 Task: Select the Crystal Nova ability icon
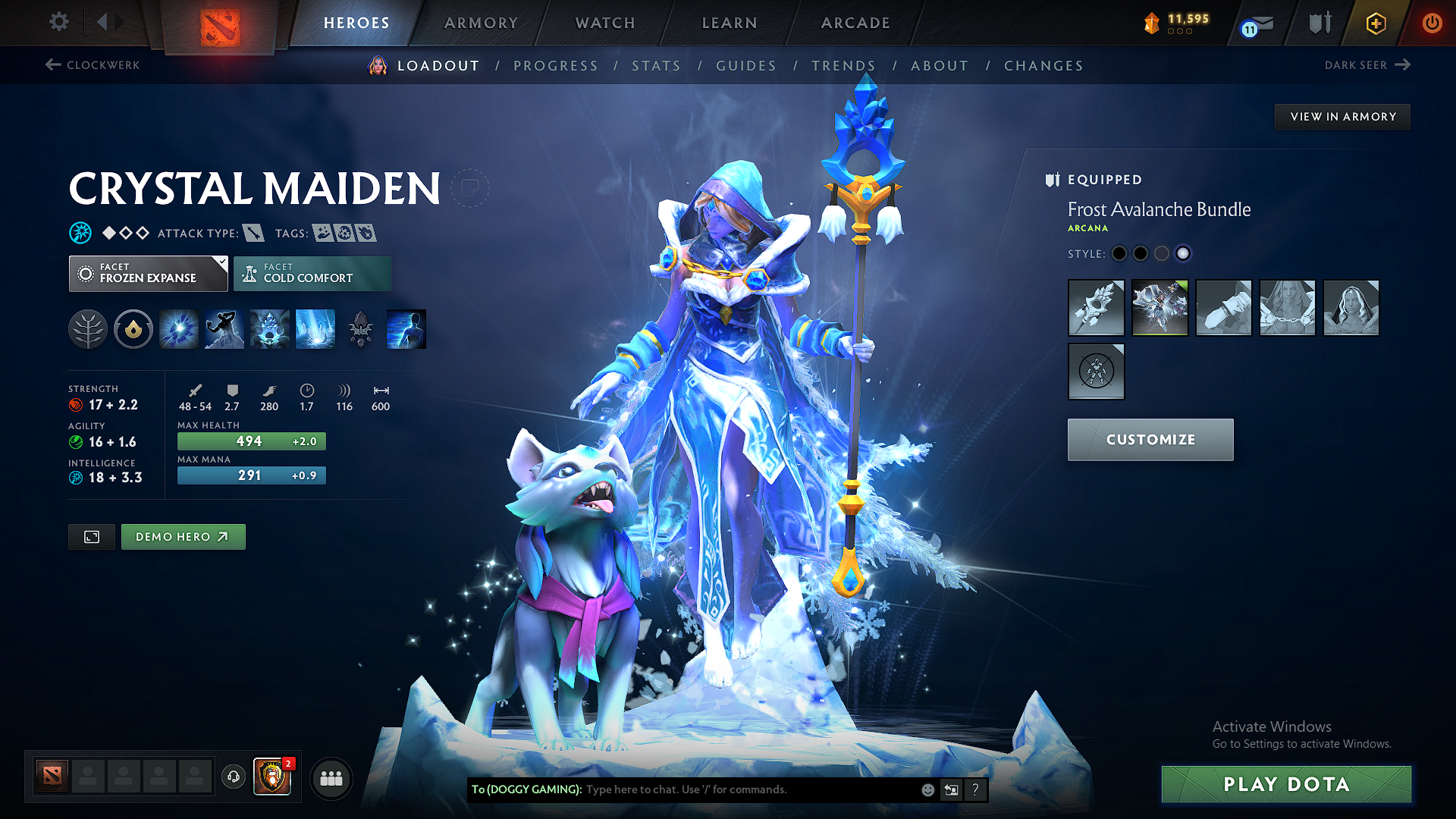pyautogui.click(x=178, y=328)
